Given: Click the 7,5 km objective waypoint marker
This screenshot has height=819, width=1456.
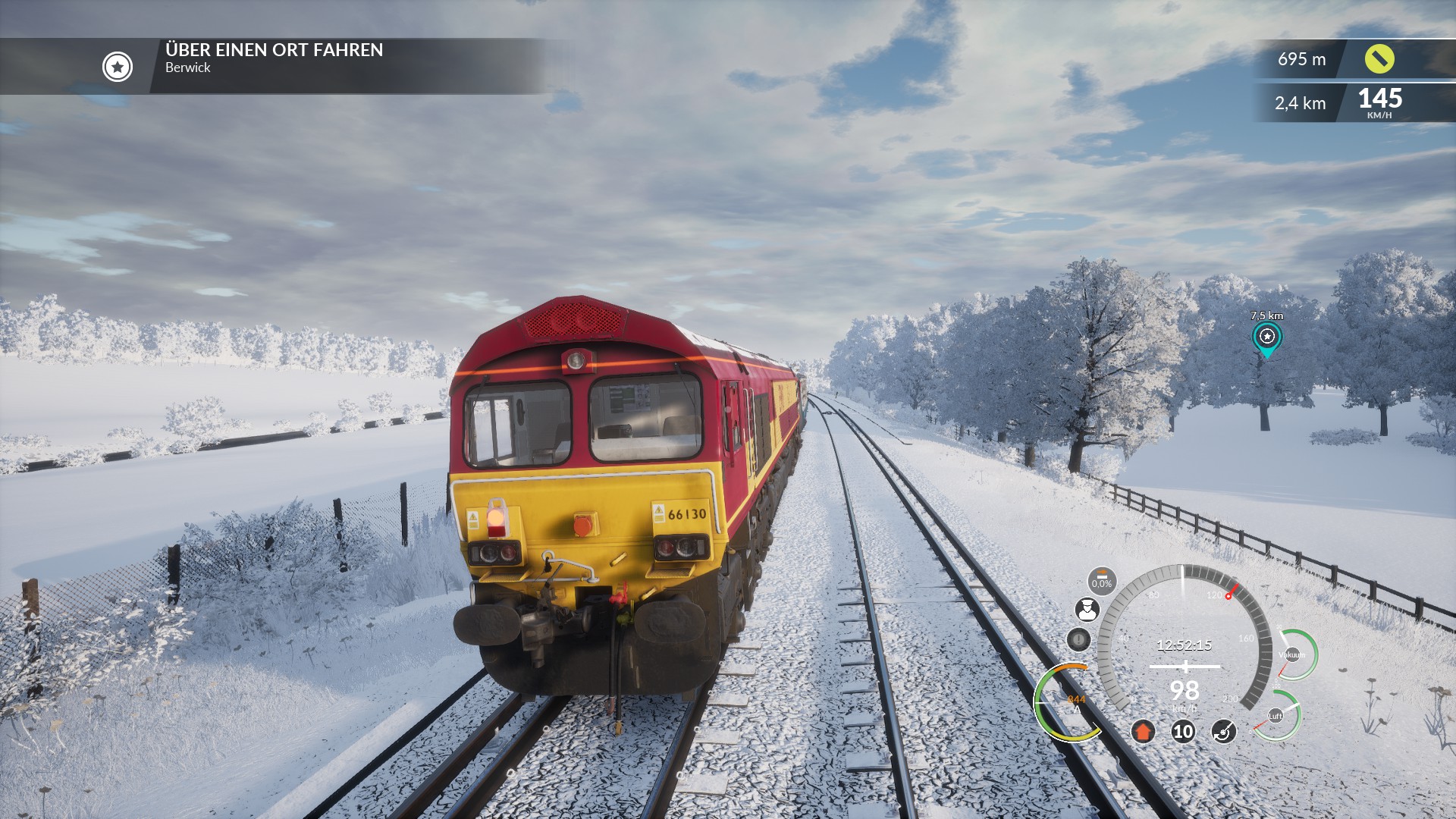Looking at the screenshot, I should point(1266,337).
